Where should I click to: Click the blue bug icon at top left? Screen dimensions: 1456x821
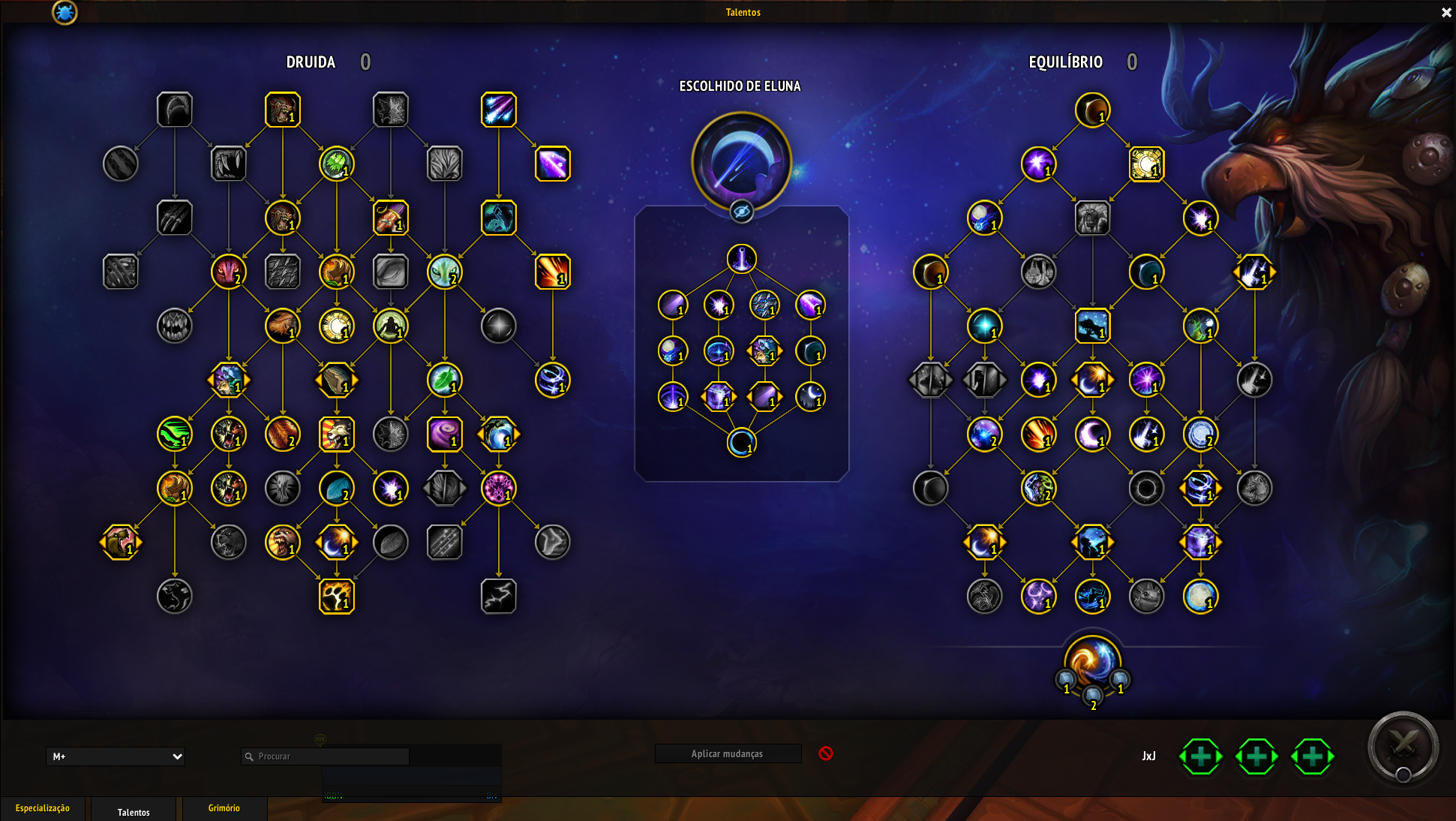pyautogui.click(x=65, y=12)
